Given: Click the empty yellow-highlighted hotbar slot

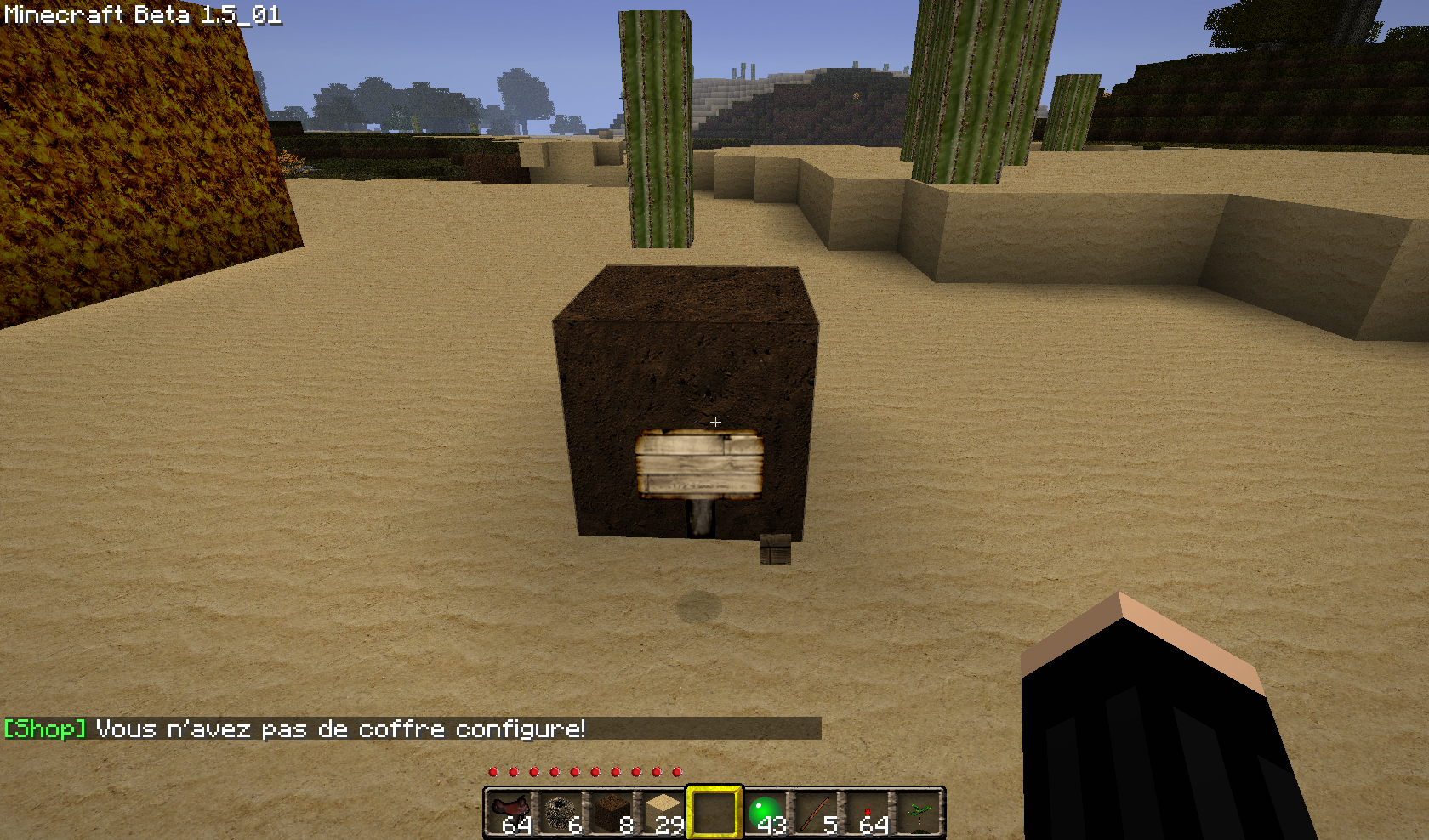Looking at the screenshot, I should tap(714, 813).
